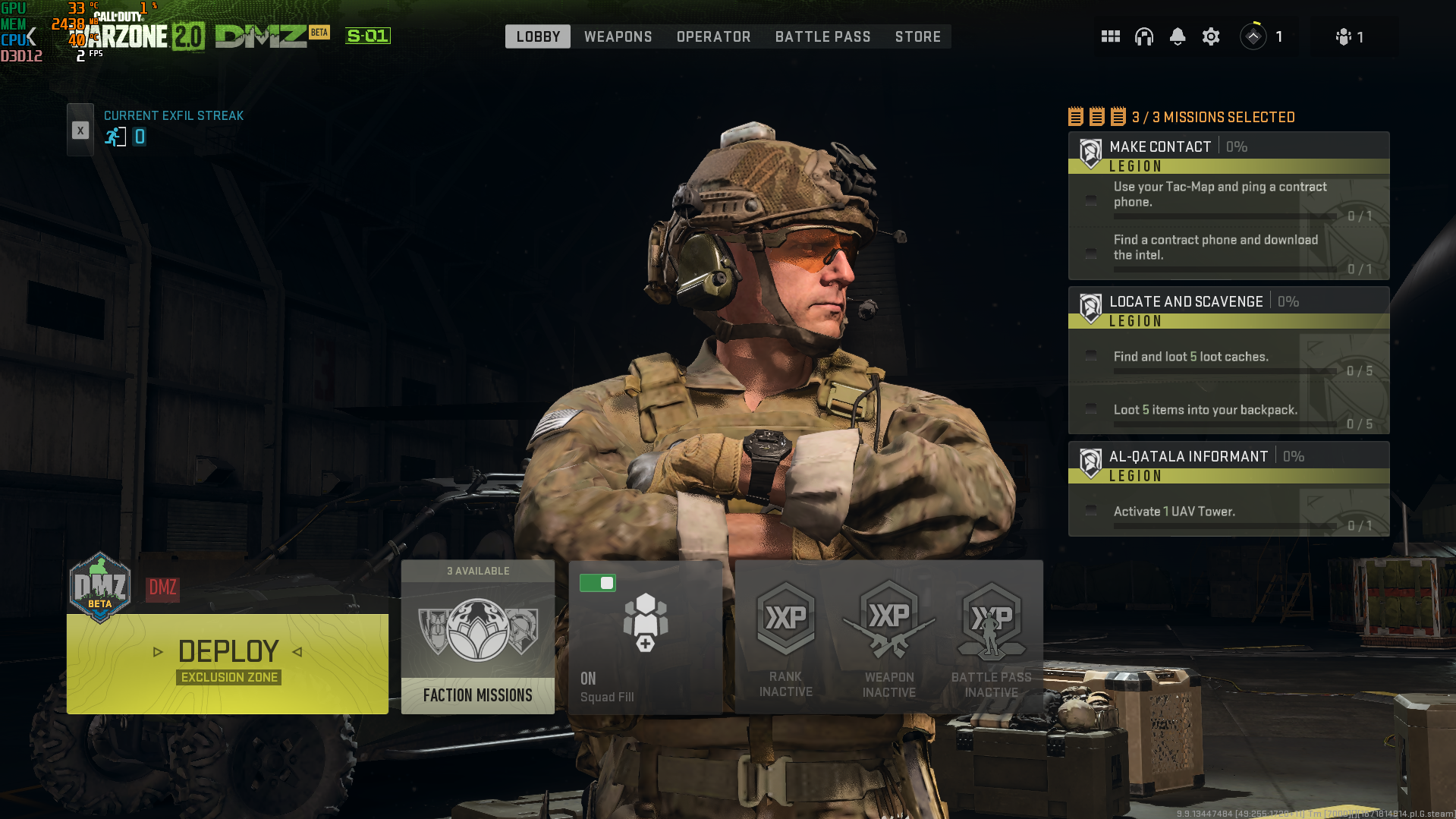Select the Locate and Scavenge mission card
1456x819 pixels.
tap(1228, 361)
